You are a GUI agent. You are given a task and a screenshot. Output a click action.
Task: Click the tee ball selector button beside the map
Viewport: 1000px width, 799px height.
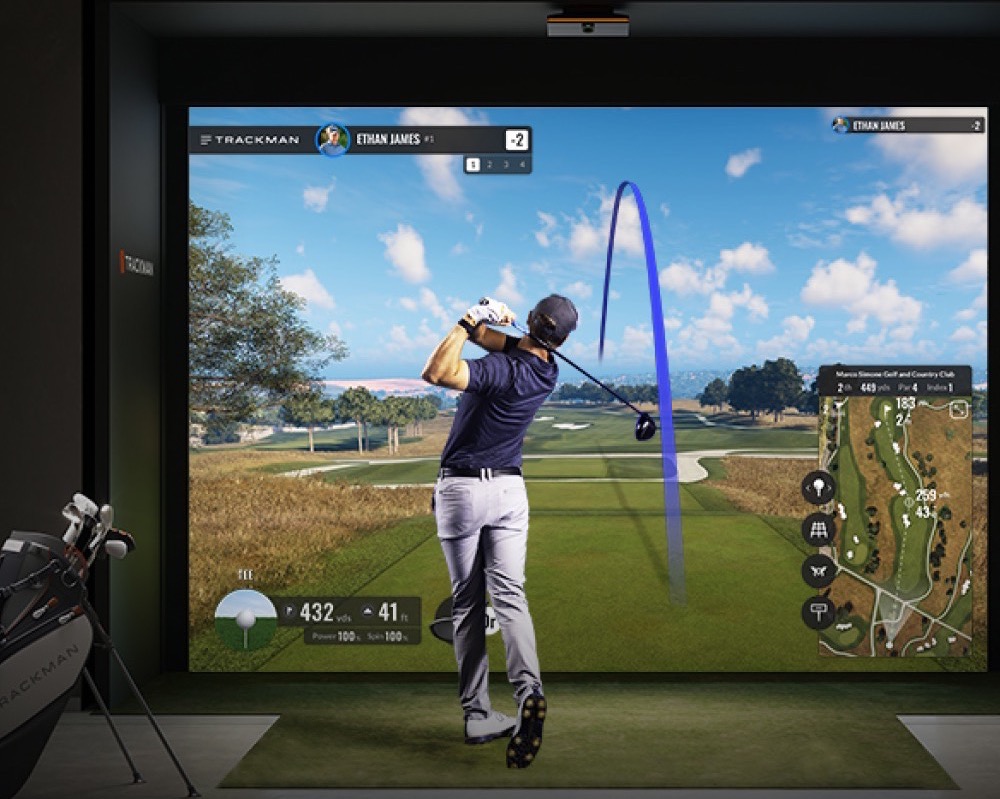click(x=819, y=488)
